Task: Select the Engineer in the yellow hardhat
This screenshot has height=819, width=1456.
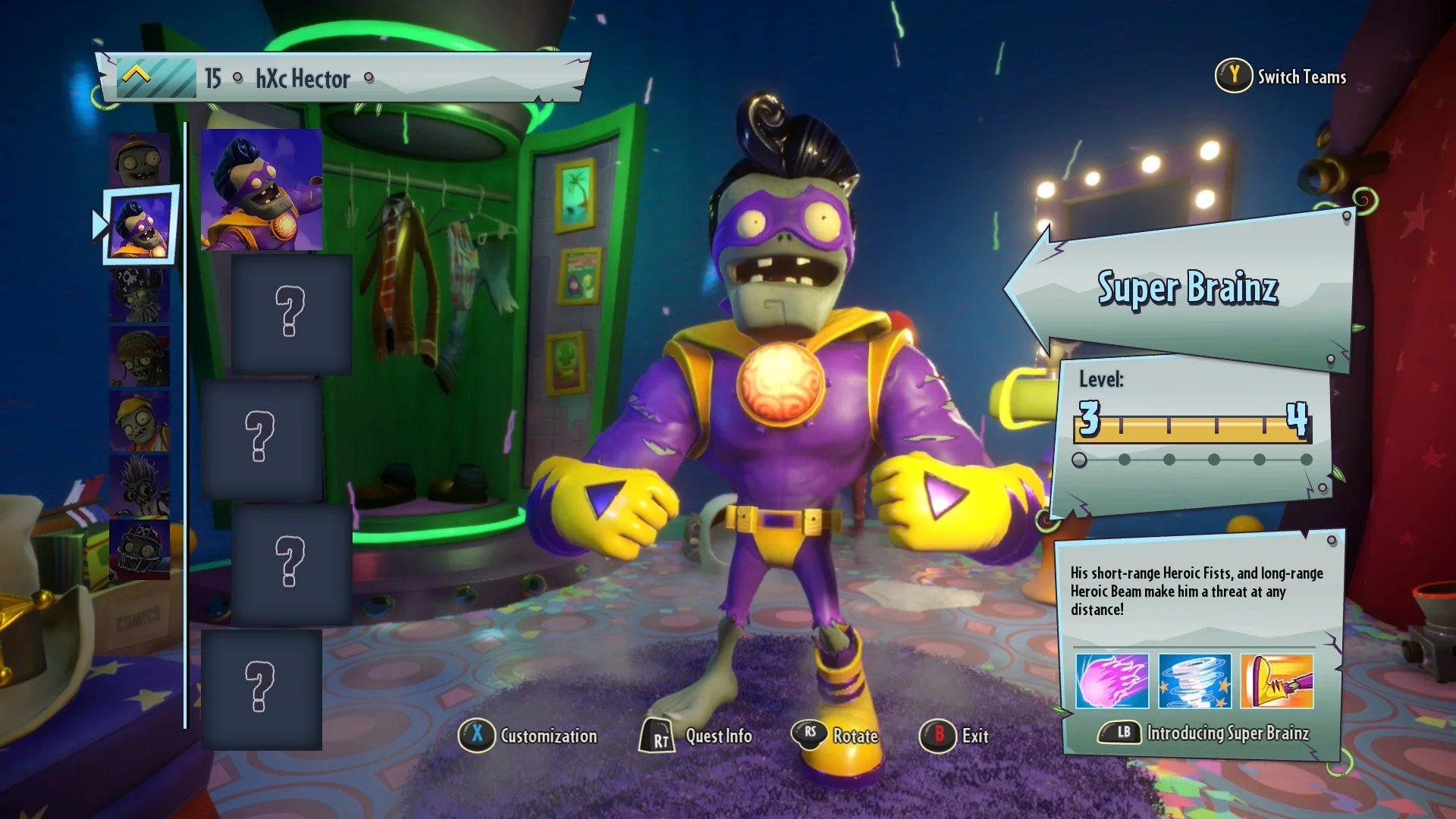Action: coord(139,421)
